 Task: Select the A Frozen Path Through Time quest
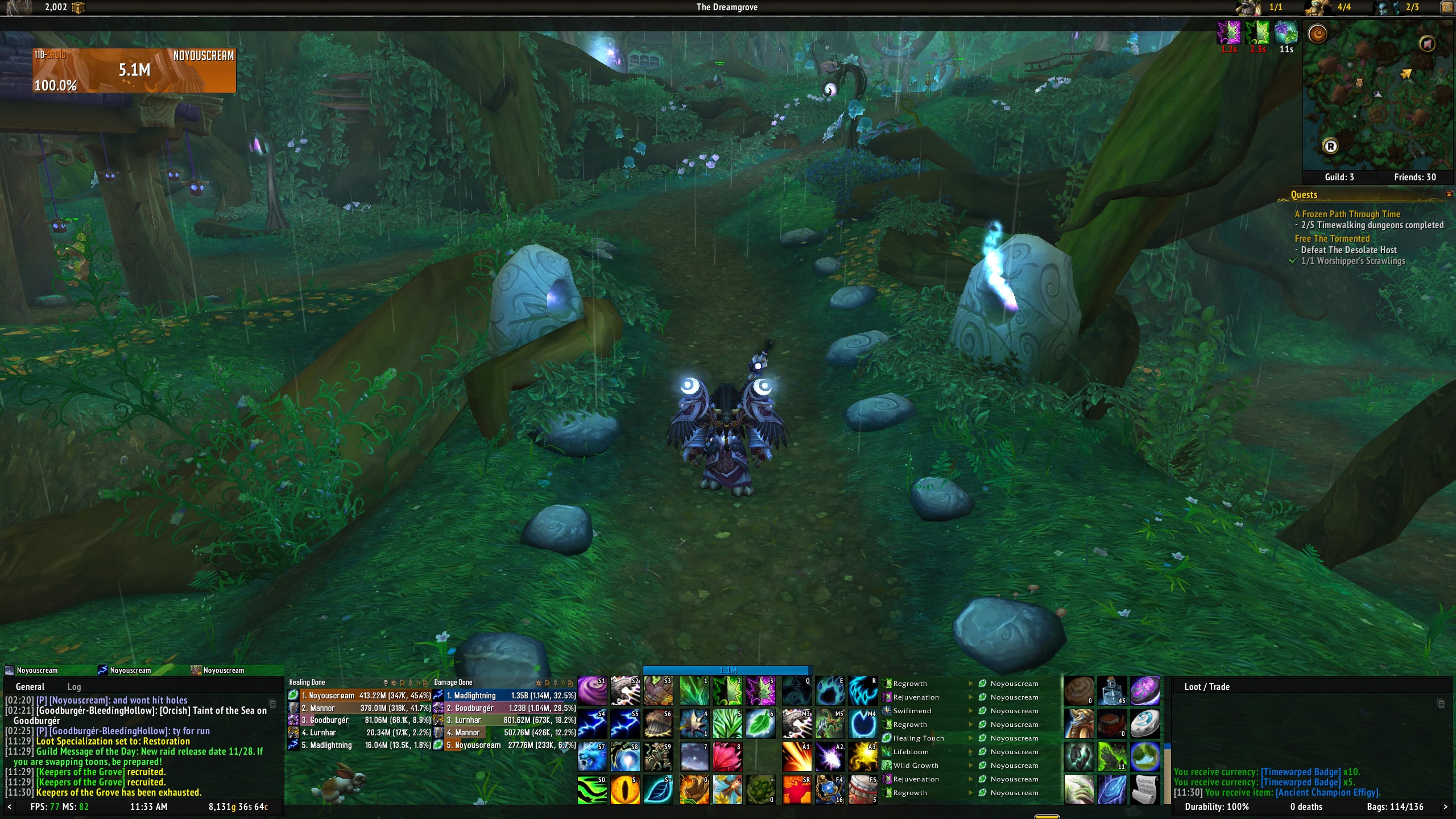1347,214
